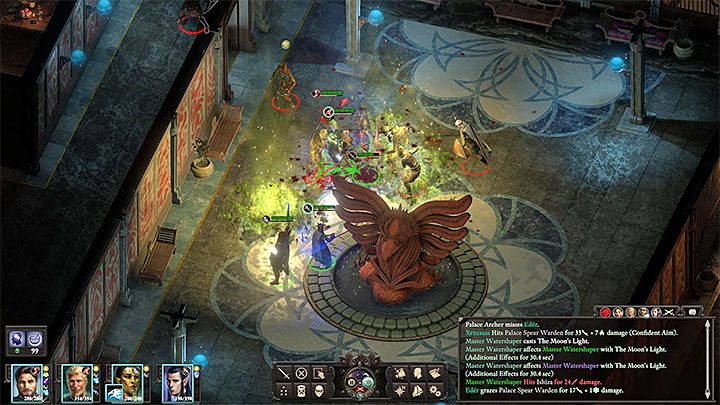
Task: Switch to the speech bubble dialogue log tab
Action: (691, 312)
